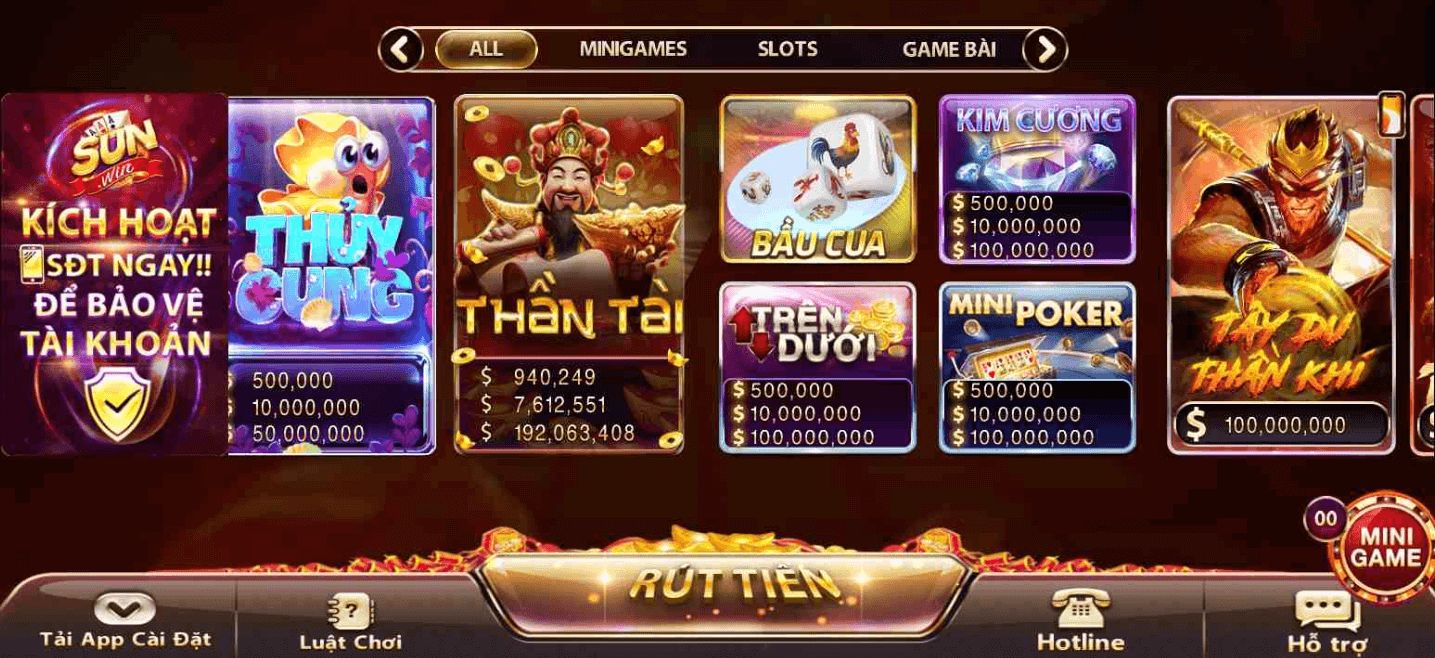Open the round Mini Game button
The height and width of the screenshot is (658, 1435).
pyautogui.click(x=1386, y=547)
